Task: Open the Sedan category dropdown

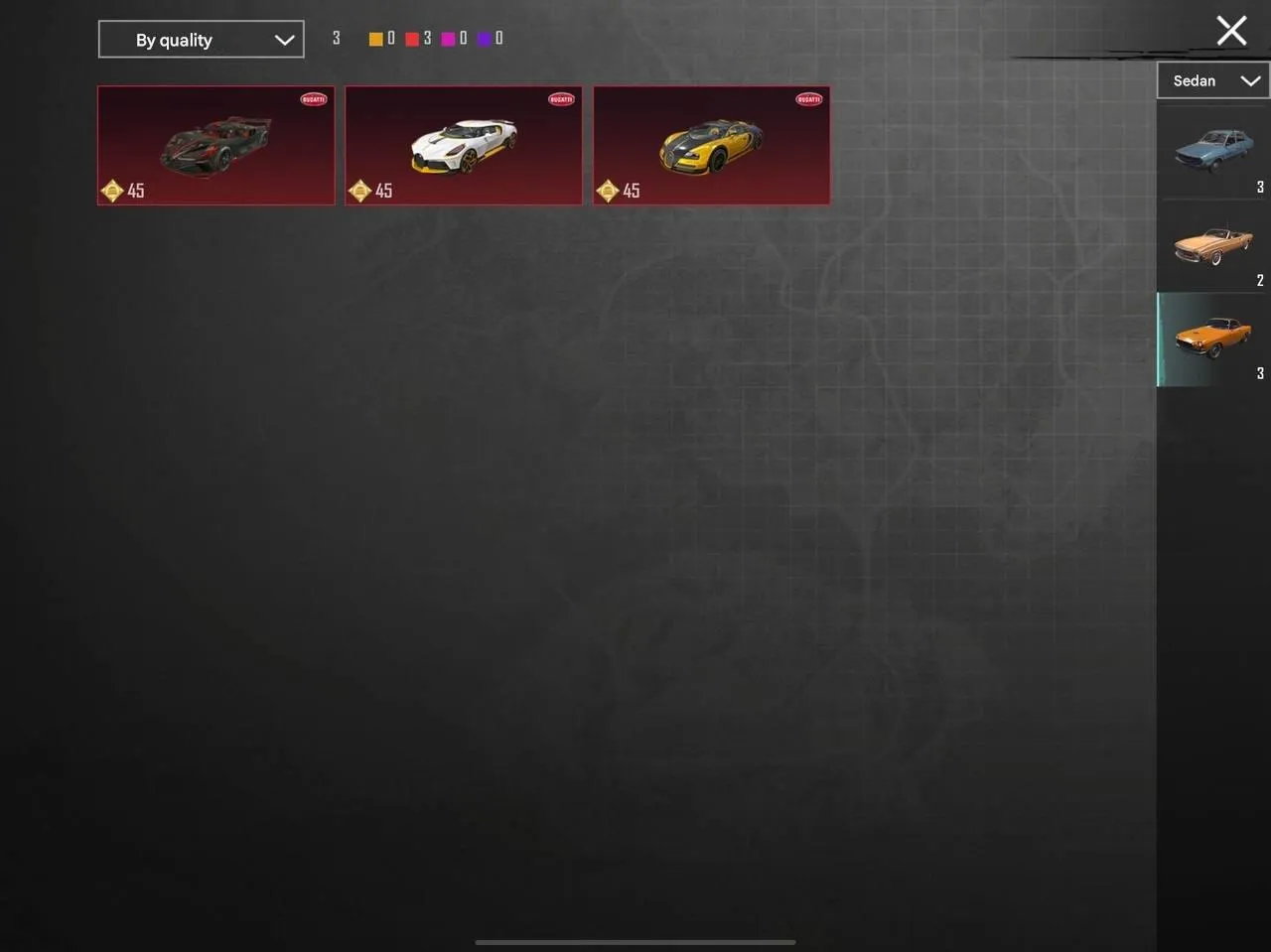Action: pos(1212,80)
